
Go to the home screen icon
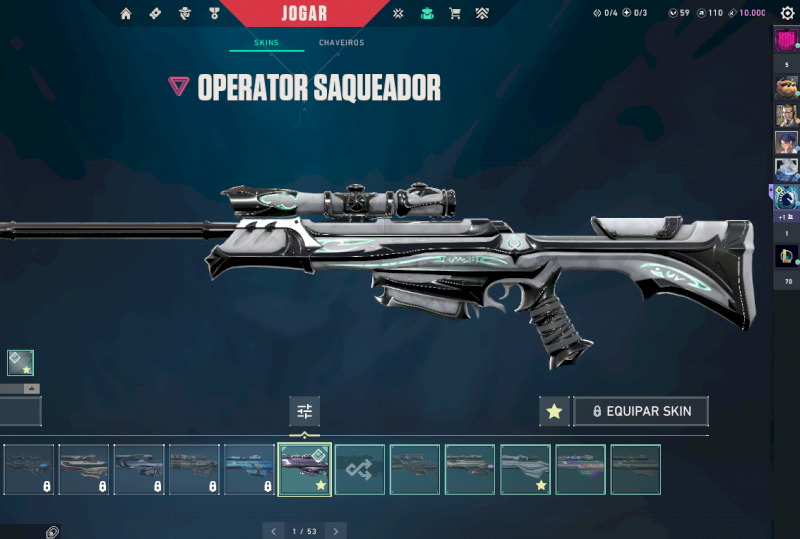[126, 14]
